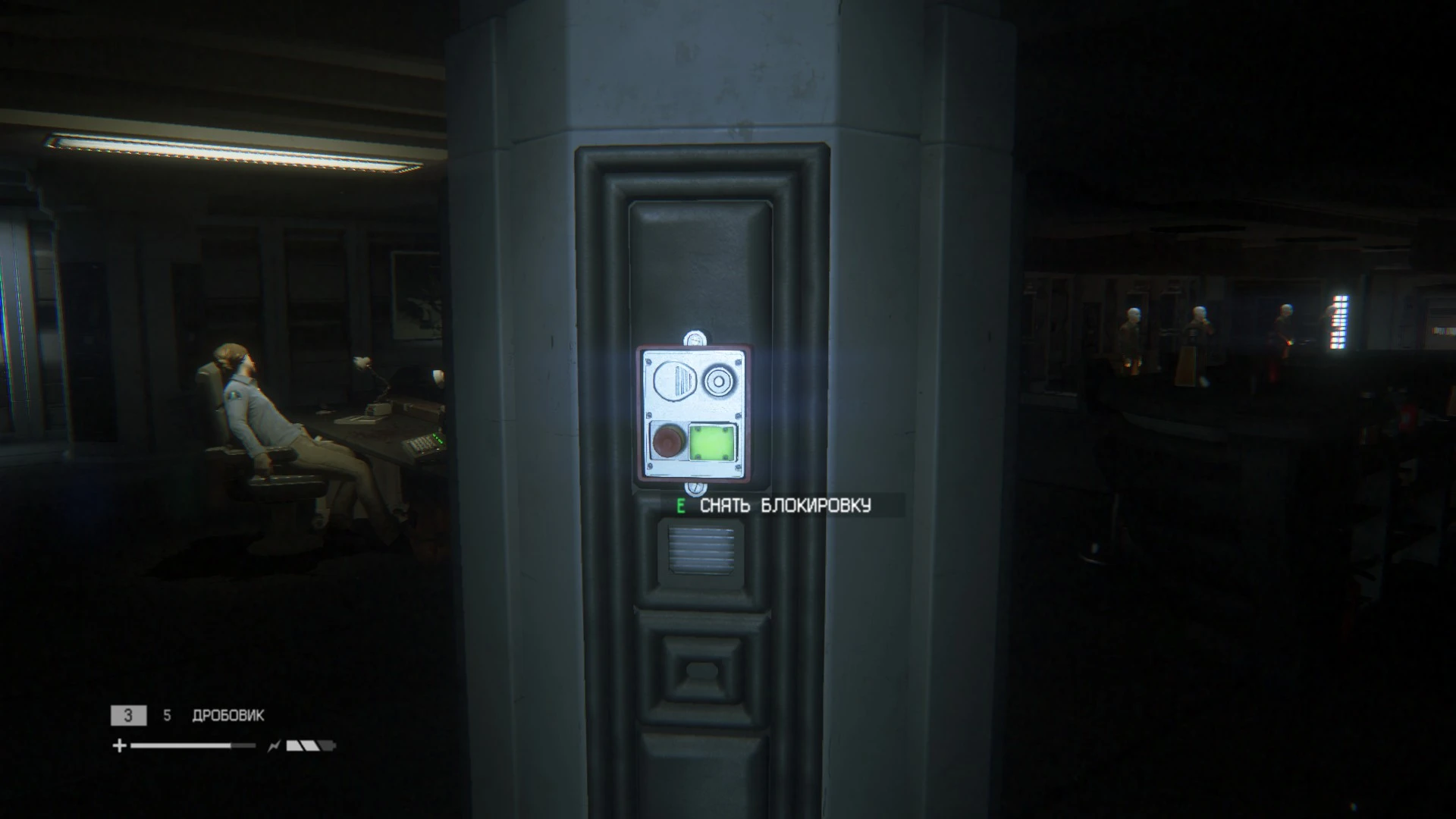
Task: Click the speaker symbol on the metal plate
Action: pos(676,380)
